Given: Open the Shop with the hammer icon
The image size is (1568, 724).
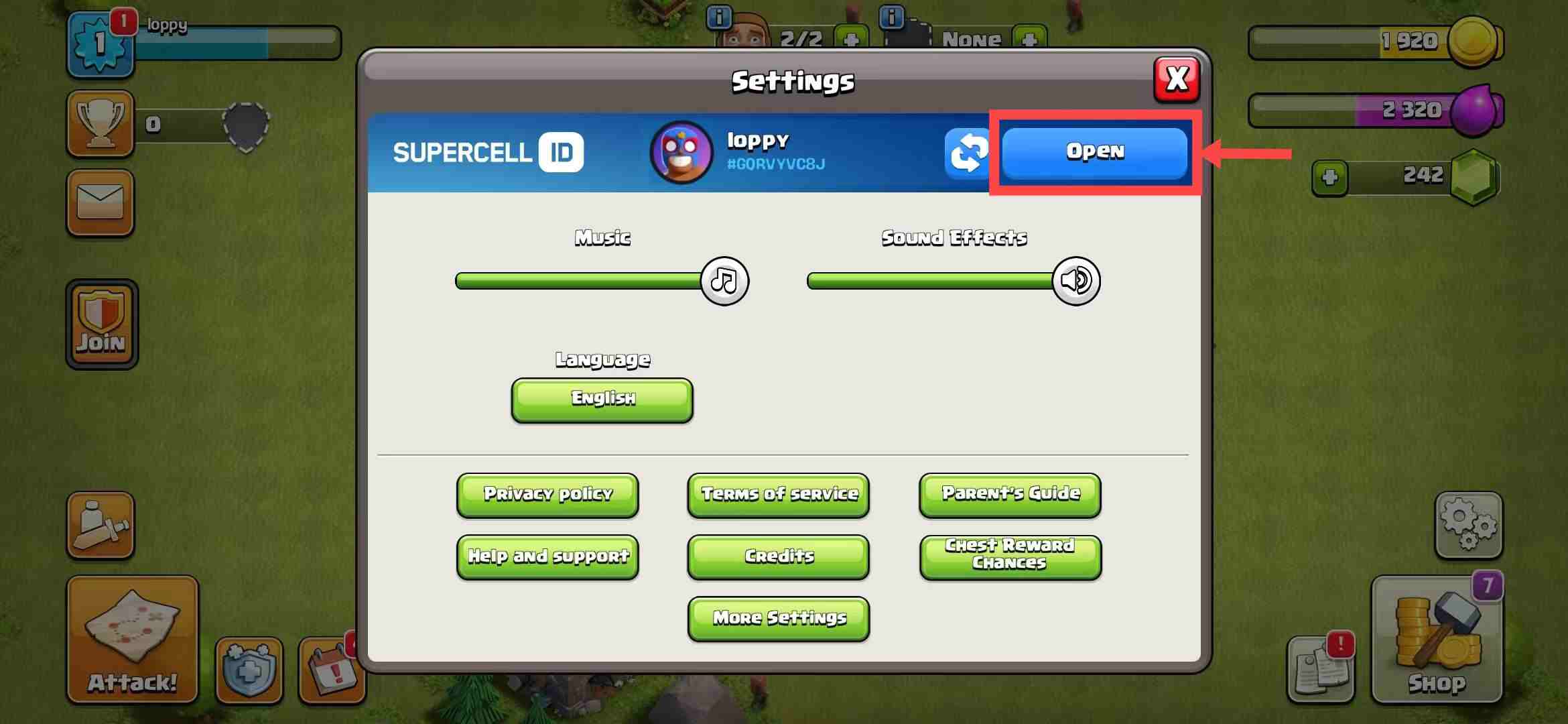Looking at the screenshot, I should click(1437, 640).
